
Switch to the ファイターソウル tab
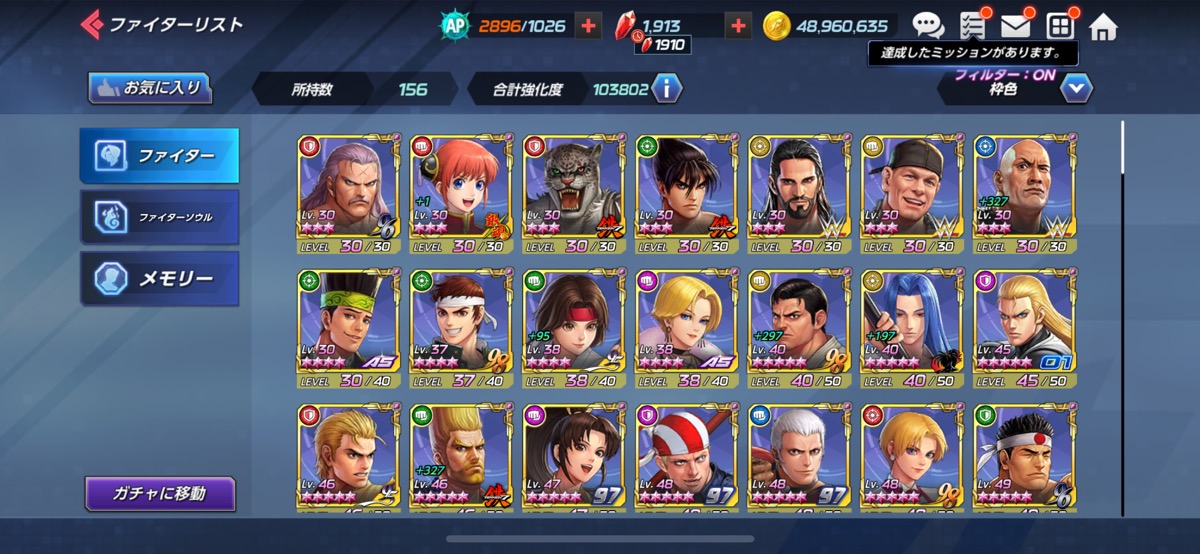[160, 216]
